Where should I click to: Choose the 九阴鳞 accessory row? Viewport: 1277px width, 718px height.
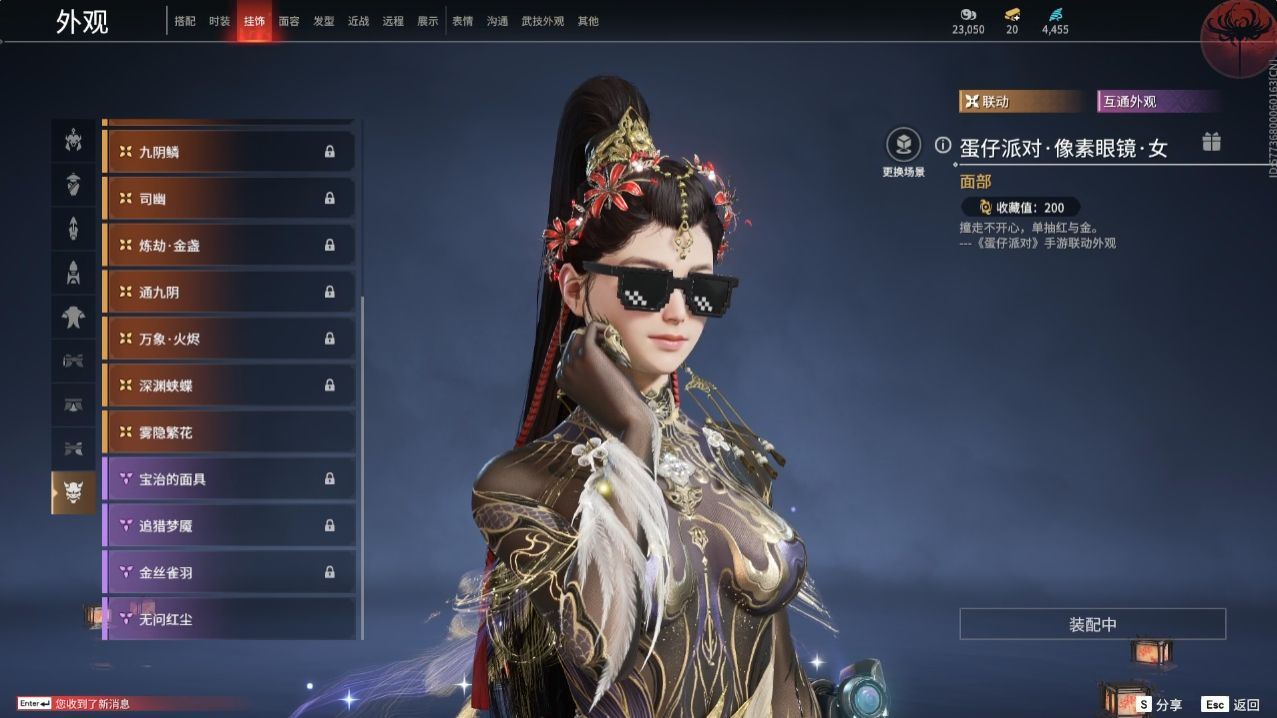pos(229,152)
